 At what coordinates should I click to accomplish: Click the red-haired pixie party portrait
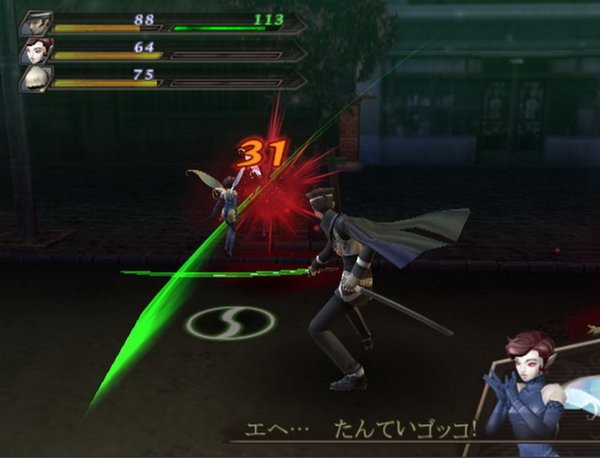click(x=35, y=50)
